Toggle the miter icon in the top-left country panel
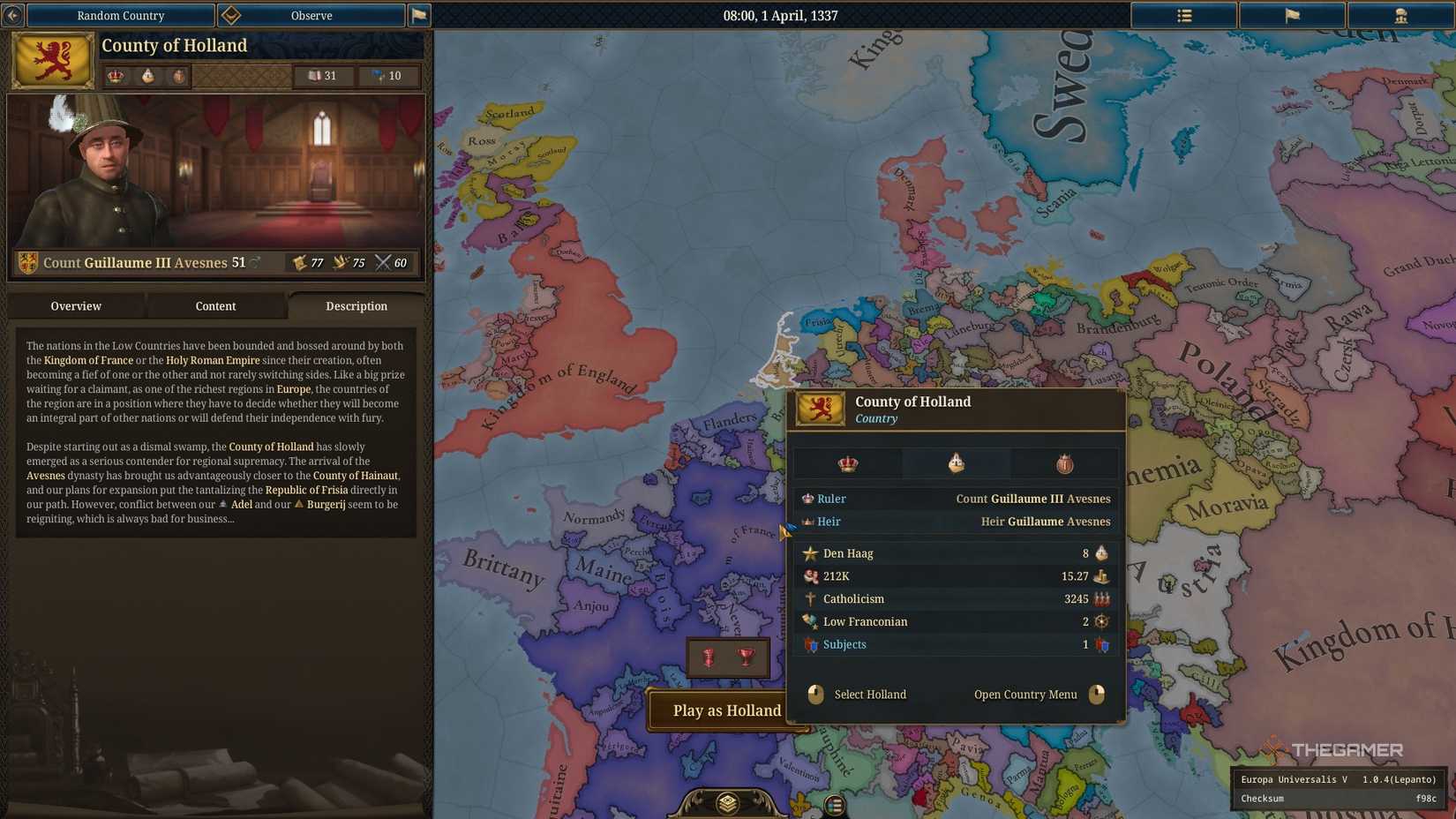The image size is (1456, 819). tap(146, 76)
